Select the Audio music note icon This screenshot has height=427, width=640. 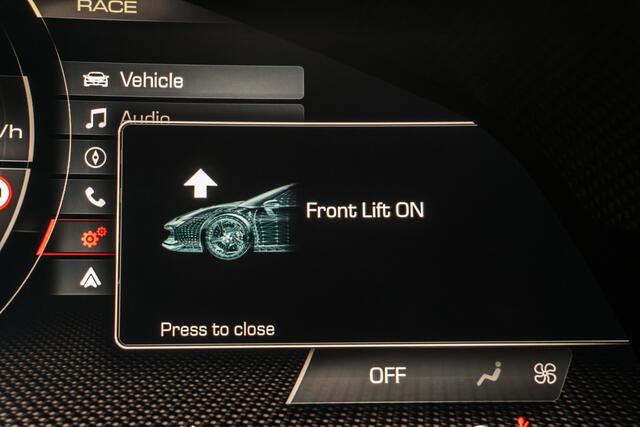coord(96,119)
